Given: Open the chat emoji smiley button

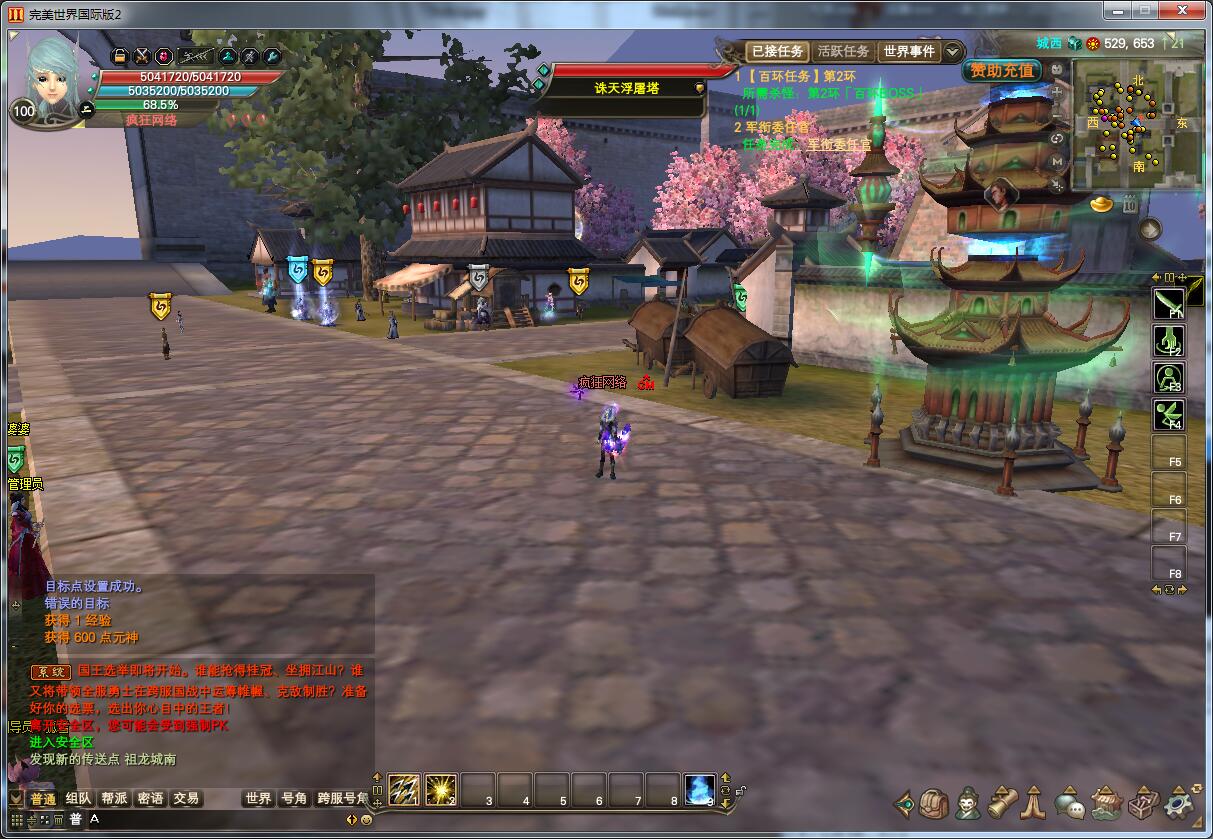Looking at the screenshot, I should click(x=366, y=819).
